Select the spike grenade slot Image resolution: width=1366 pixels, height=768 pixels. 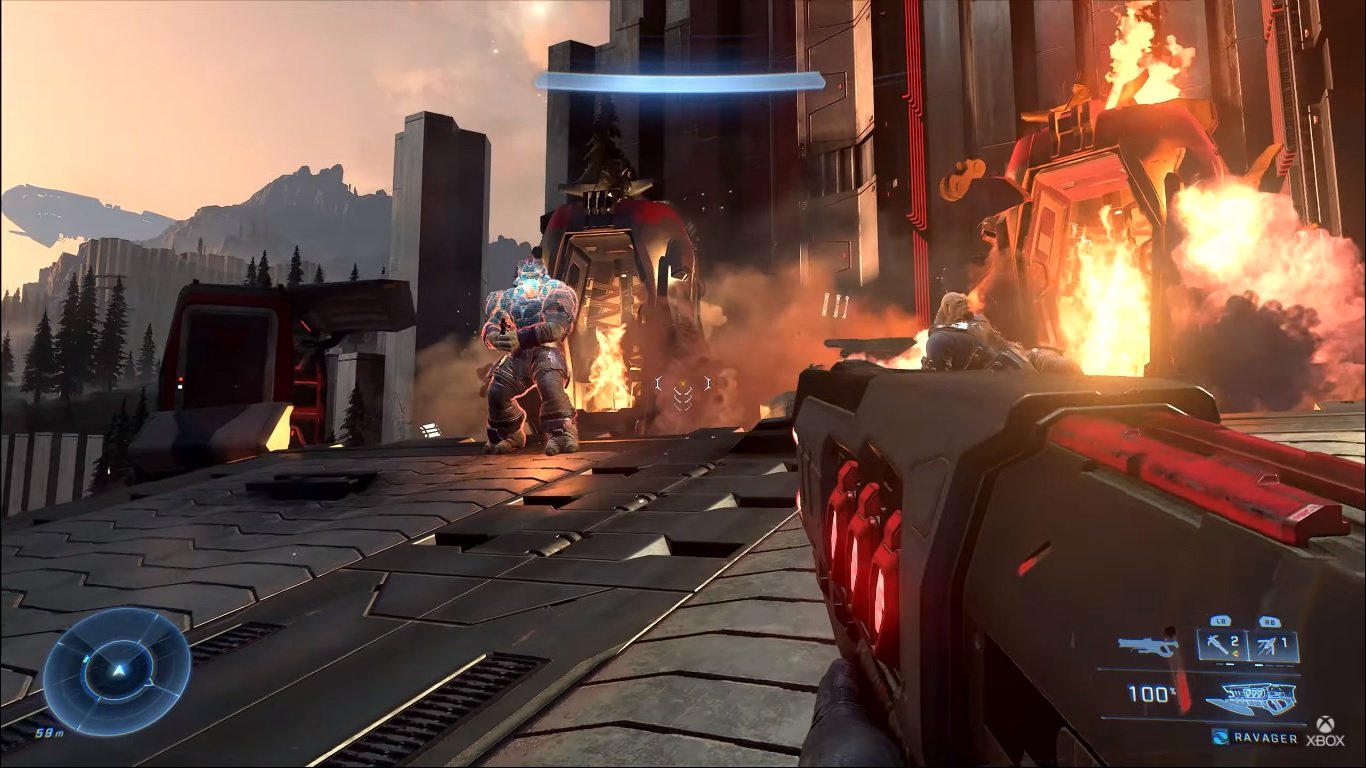(x=1222, y=645)
